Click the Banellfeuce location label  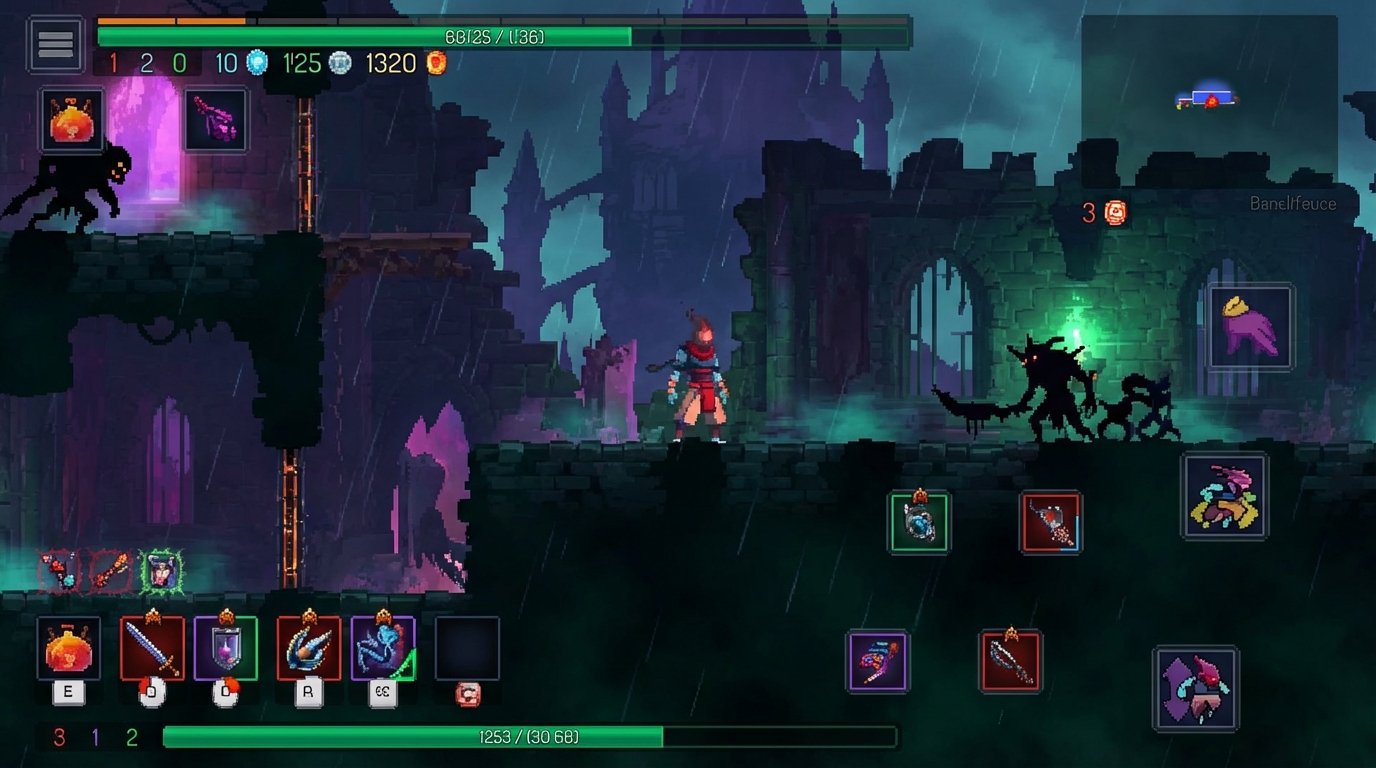1292,203
